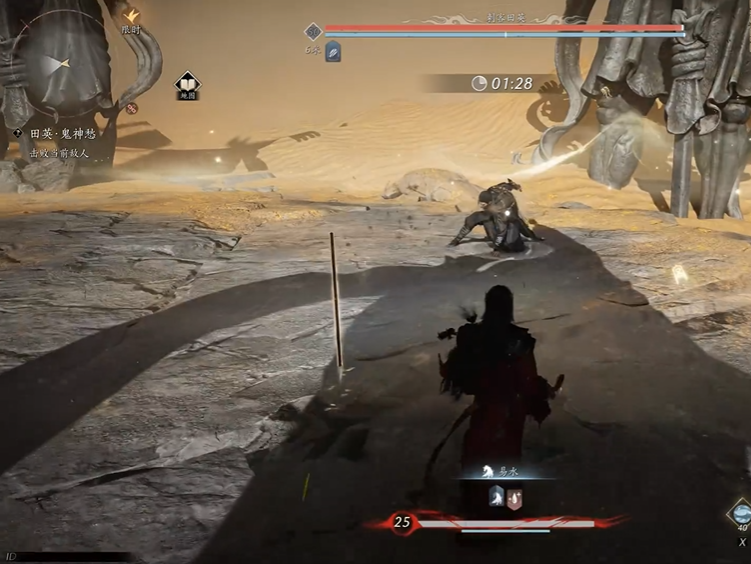
Task: Use the blue consumable item slot
Action: (741, 514)
